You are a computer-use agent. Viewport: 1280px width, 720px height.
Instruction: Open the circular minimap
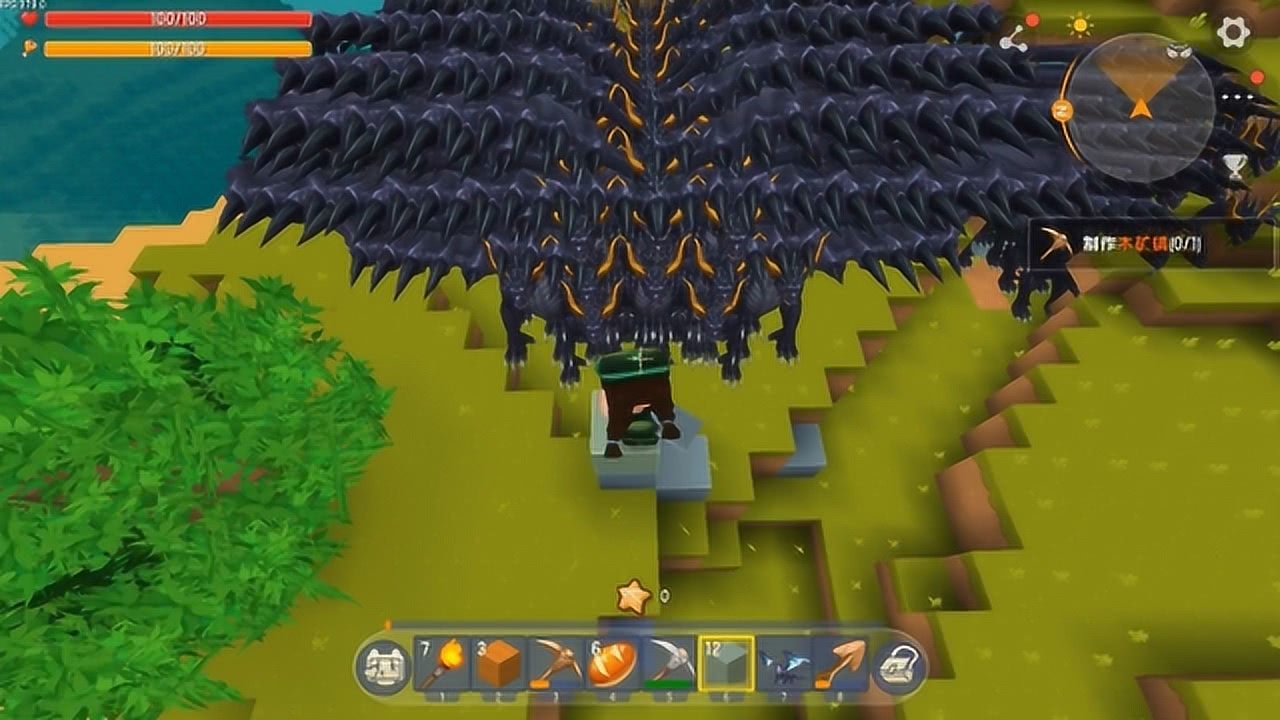(x=1139, y=107)
